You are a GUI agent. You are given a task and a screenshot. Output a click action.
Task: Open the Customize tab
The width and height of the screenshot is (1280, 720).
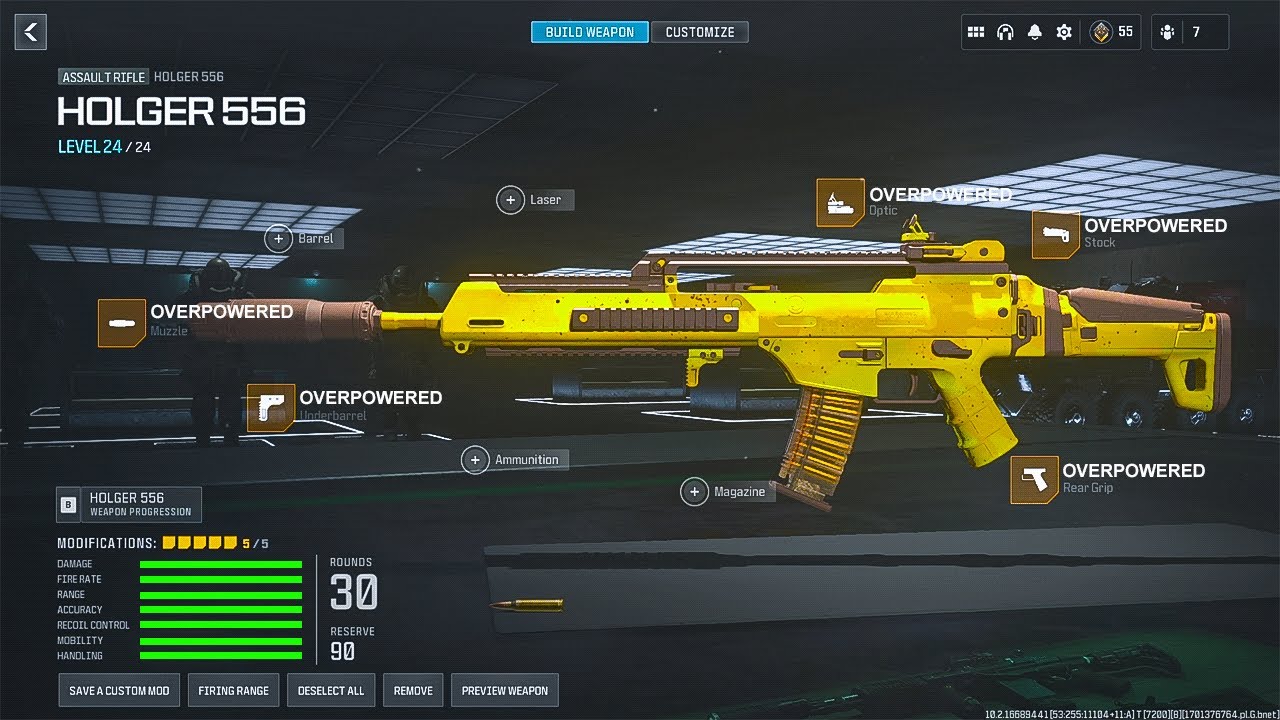click(x=700, y=32)
